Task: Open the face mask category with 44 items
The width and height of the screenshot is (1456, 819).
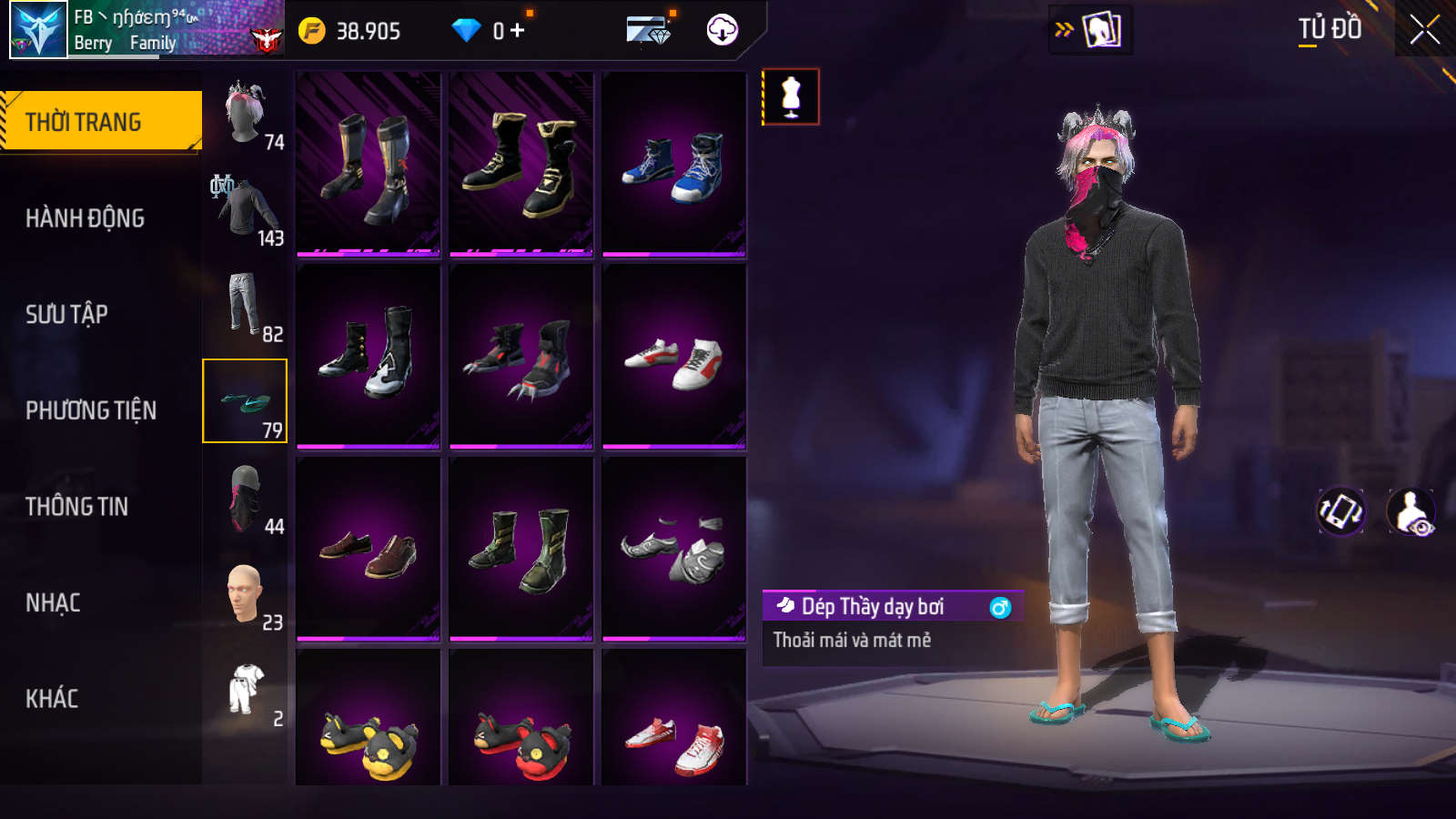Action: coord(246,499)
